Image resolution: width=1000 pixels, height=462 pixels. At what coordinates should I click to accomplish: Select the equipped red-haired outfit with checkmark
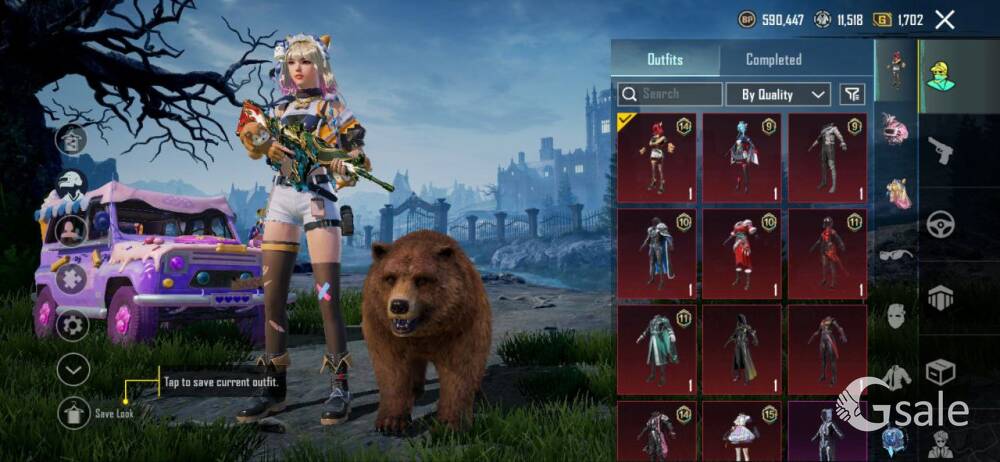click(657, 157)
